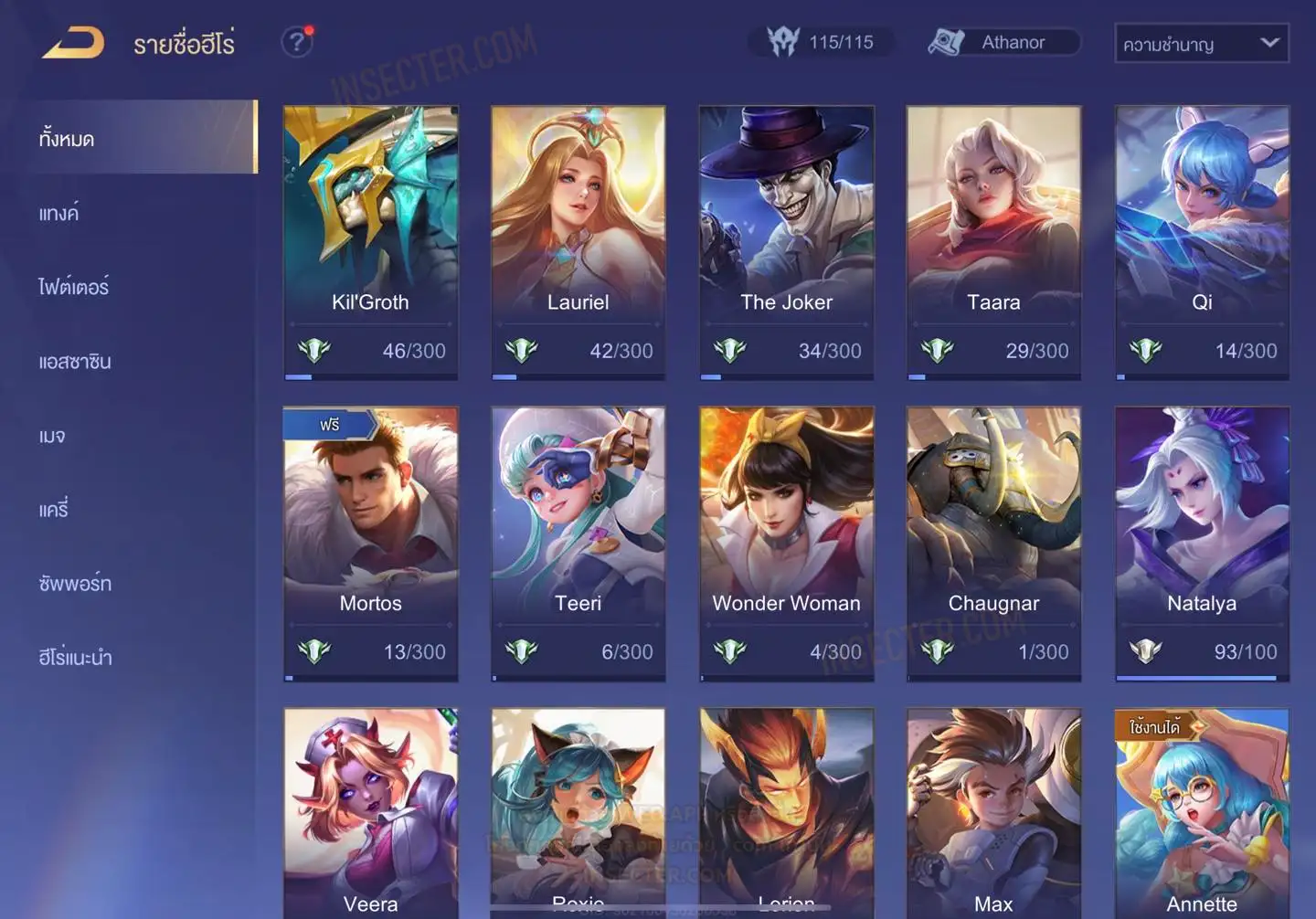Pick the Taara hero card

tap(993, 241)
